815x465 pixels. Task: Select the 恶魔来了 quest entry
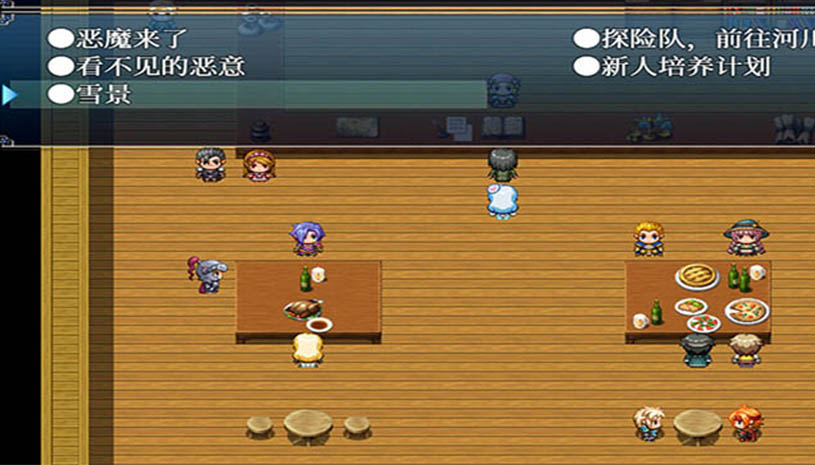pos(118,39)
